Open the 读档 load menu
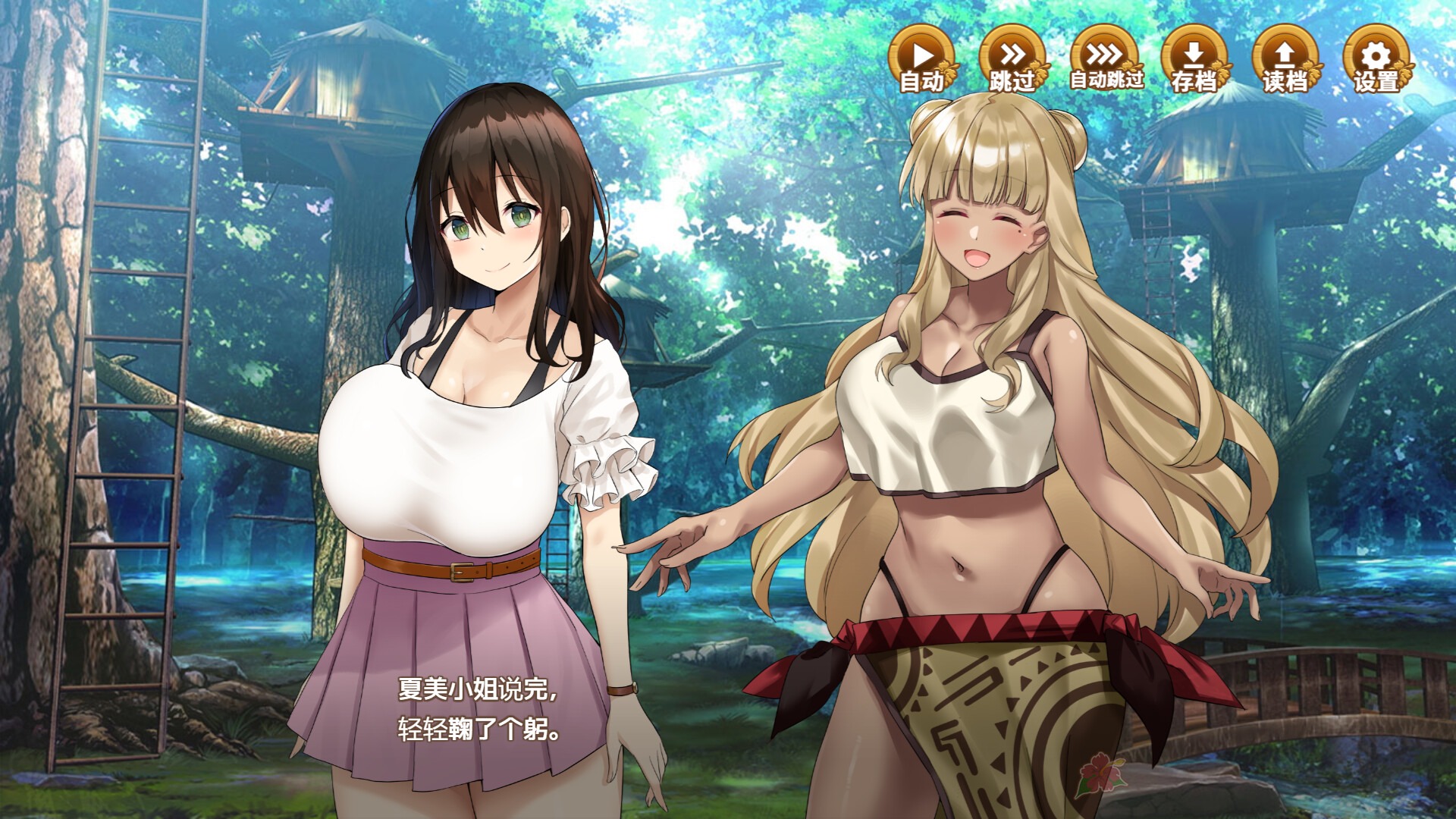Screen dimensions: 1456x819 [x=1285, y=59]
